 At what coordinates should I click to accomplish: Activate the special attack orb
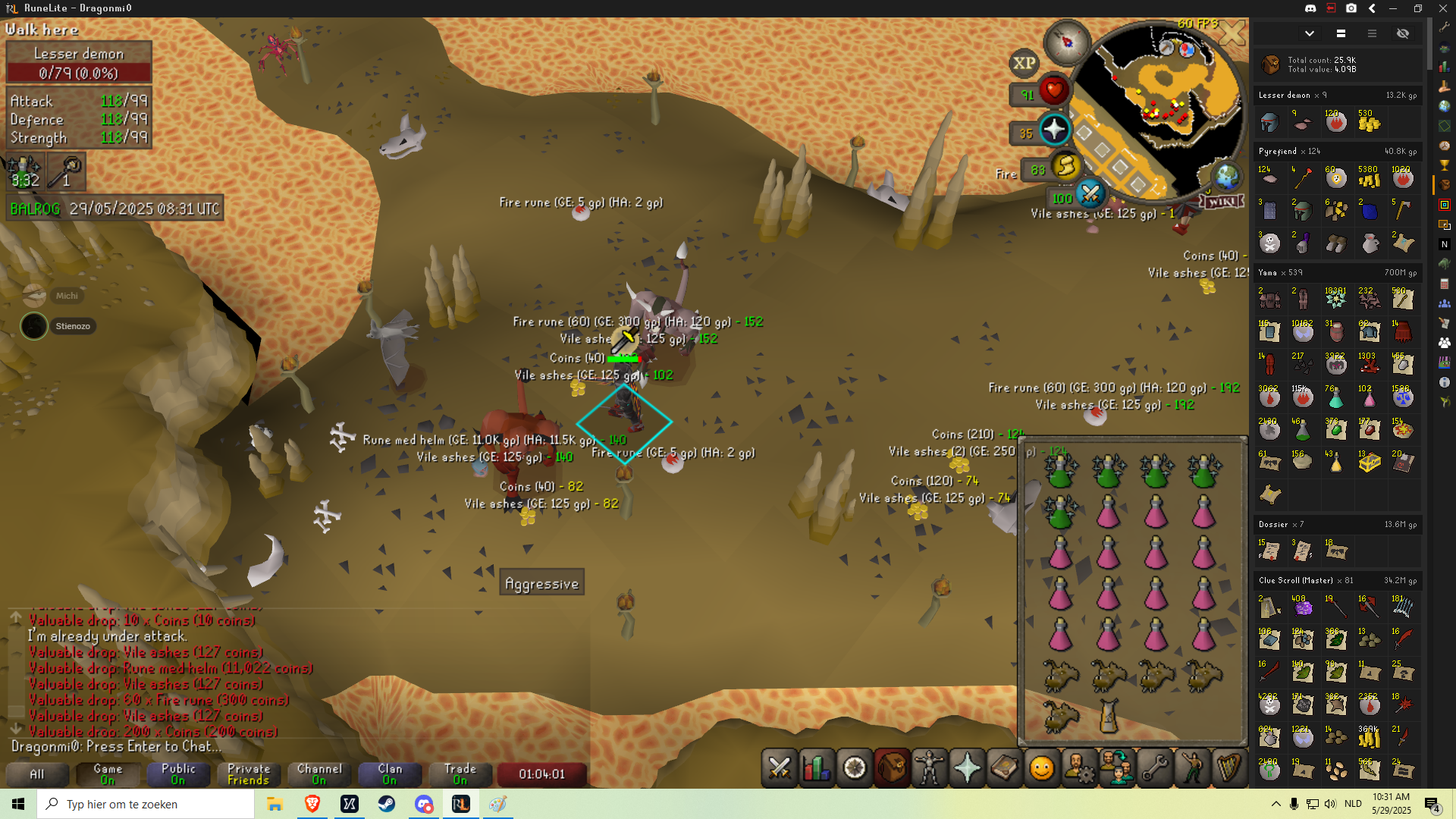click(x=1090, y=194)
